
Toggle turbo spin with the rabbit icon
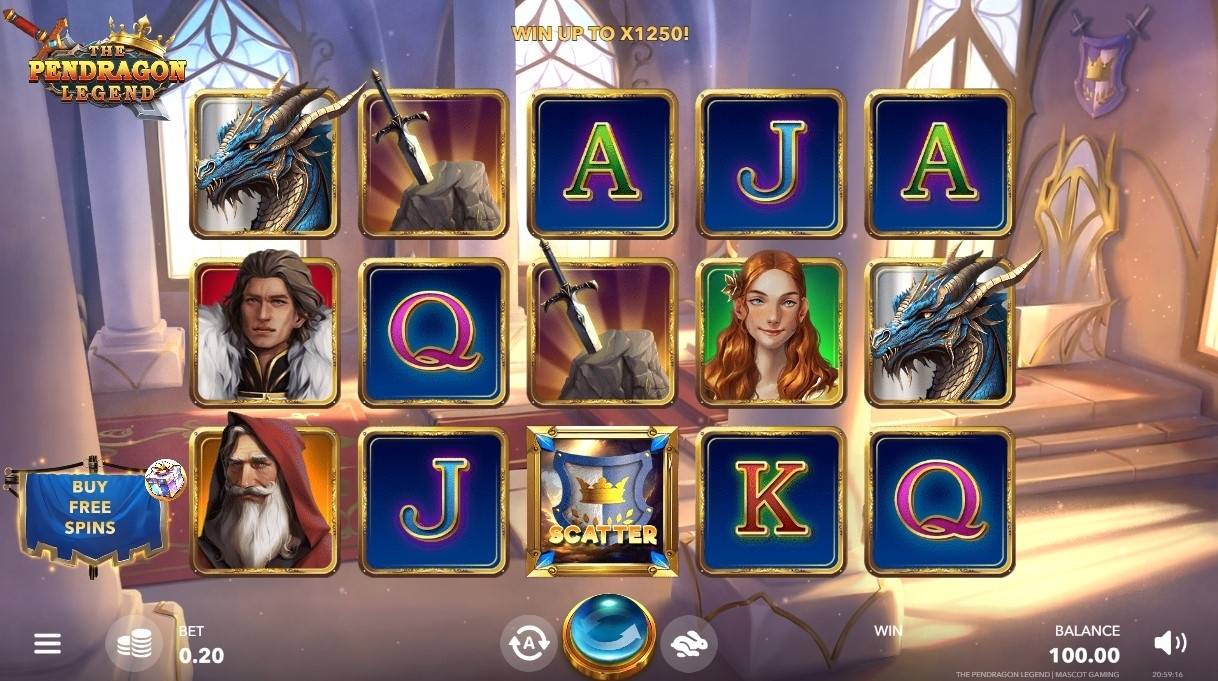(688, 644)
